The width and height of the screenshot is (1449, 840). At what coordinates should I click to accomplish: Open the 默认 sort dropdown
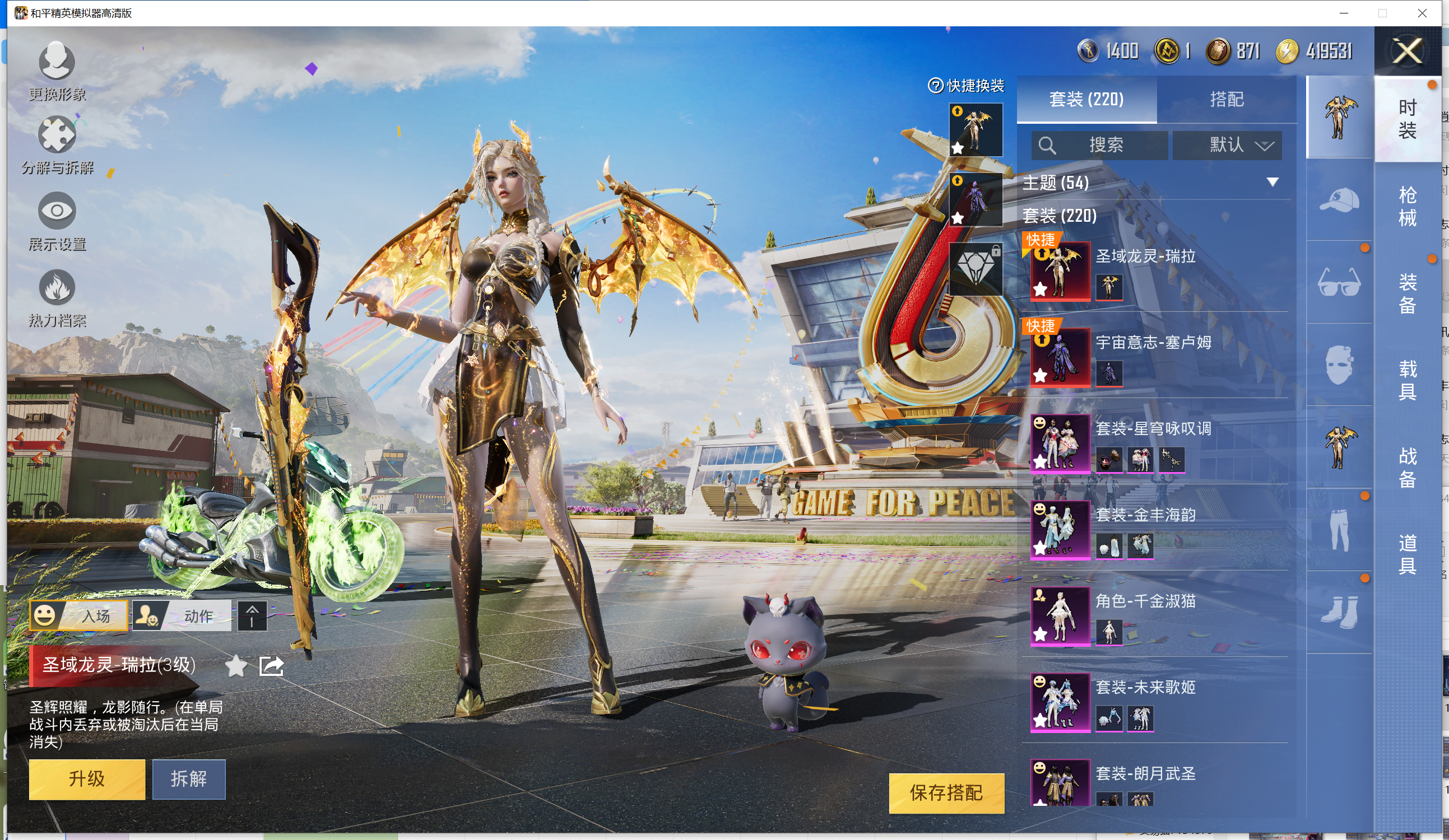pyautogui.click(x=1227, y=145)
